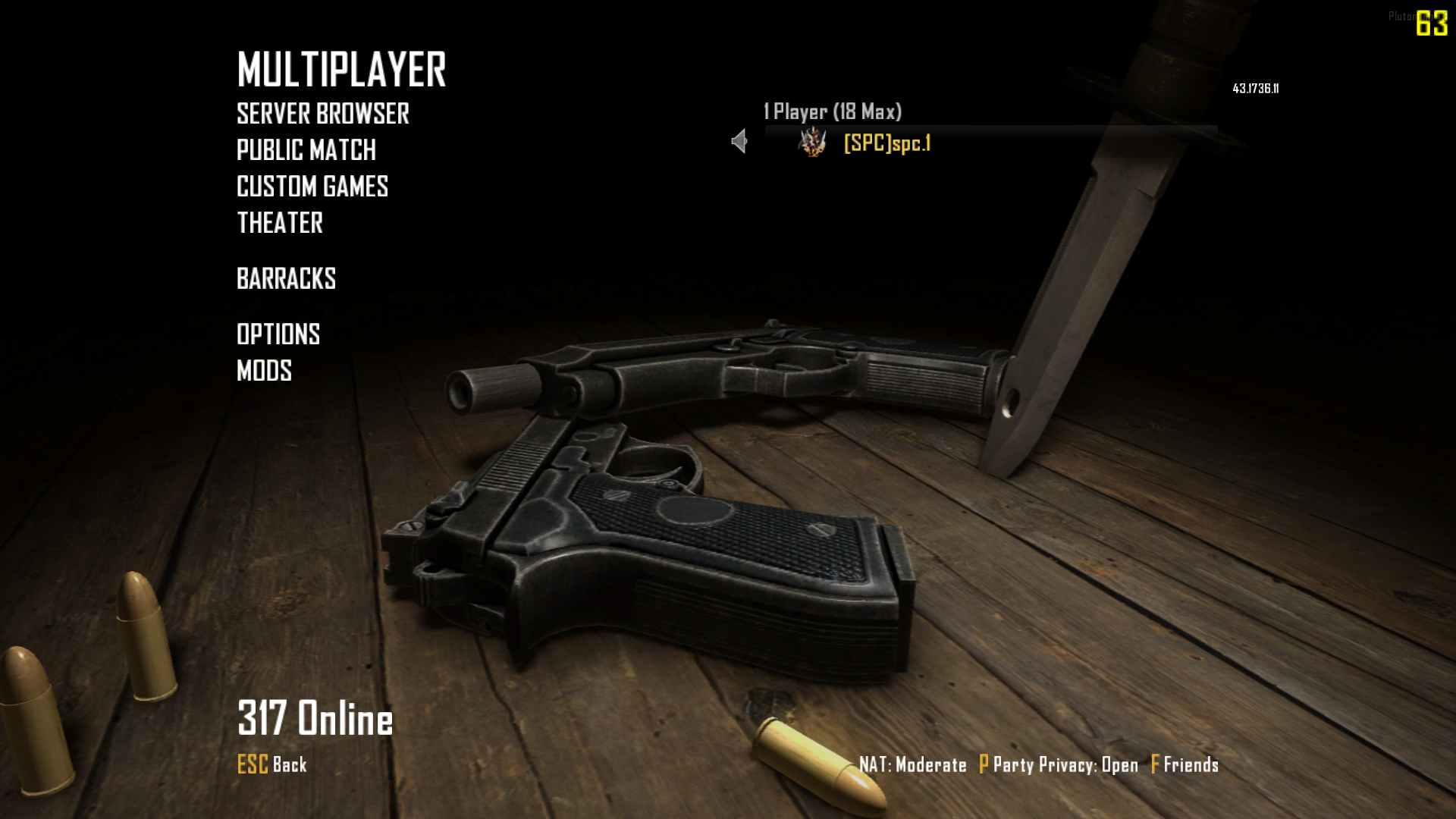Enter the Barracks
1456x819 pixels.
click(286, 279)
